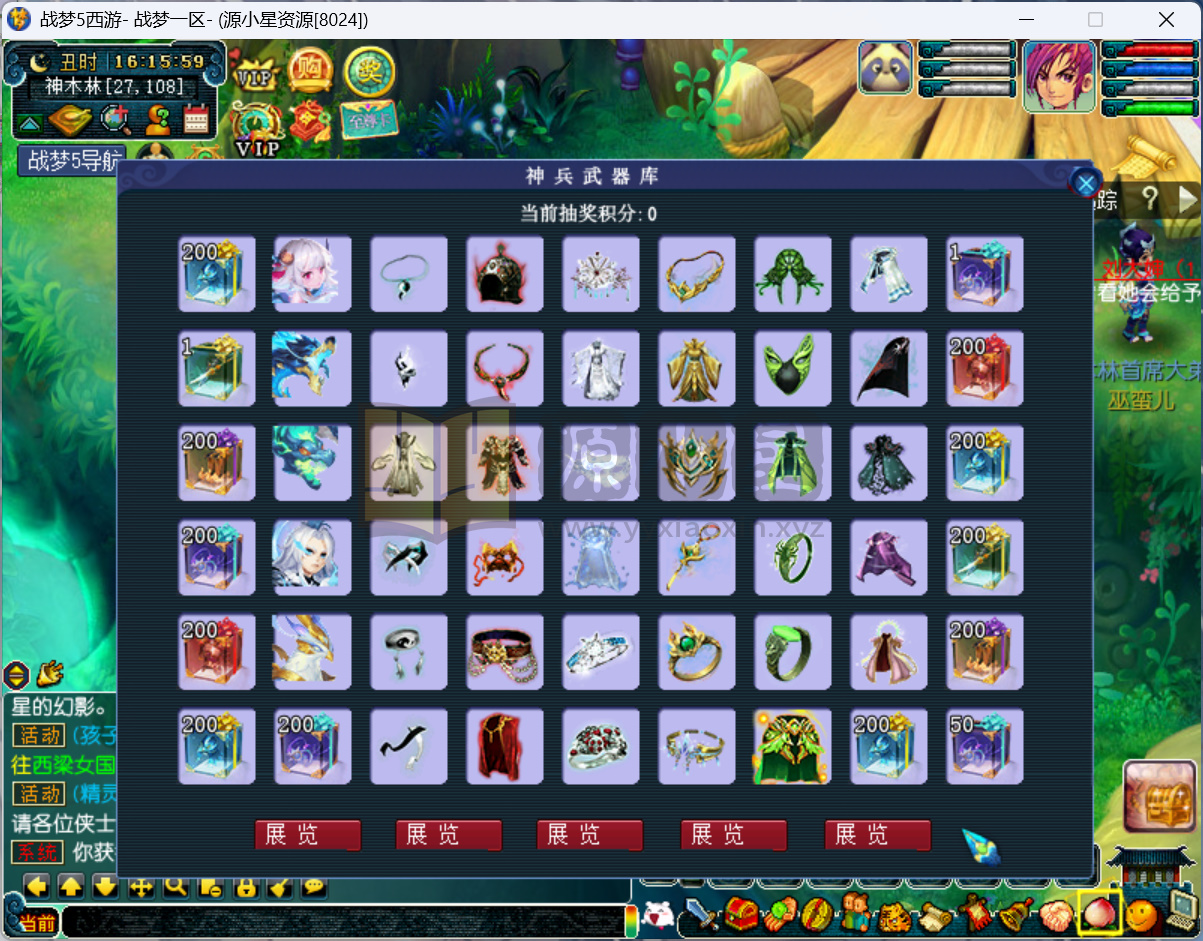Open the 战梦5导航 navigation menu
The width and height of the screenshot is (1203, 941).
[x=74, y=160]
